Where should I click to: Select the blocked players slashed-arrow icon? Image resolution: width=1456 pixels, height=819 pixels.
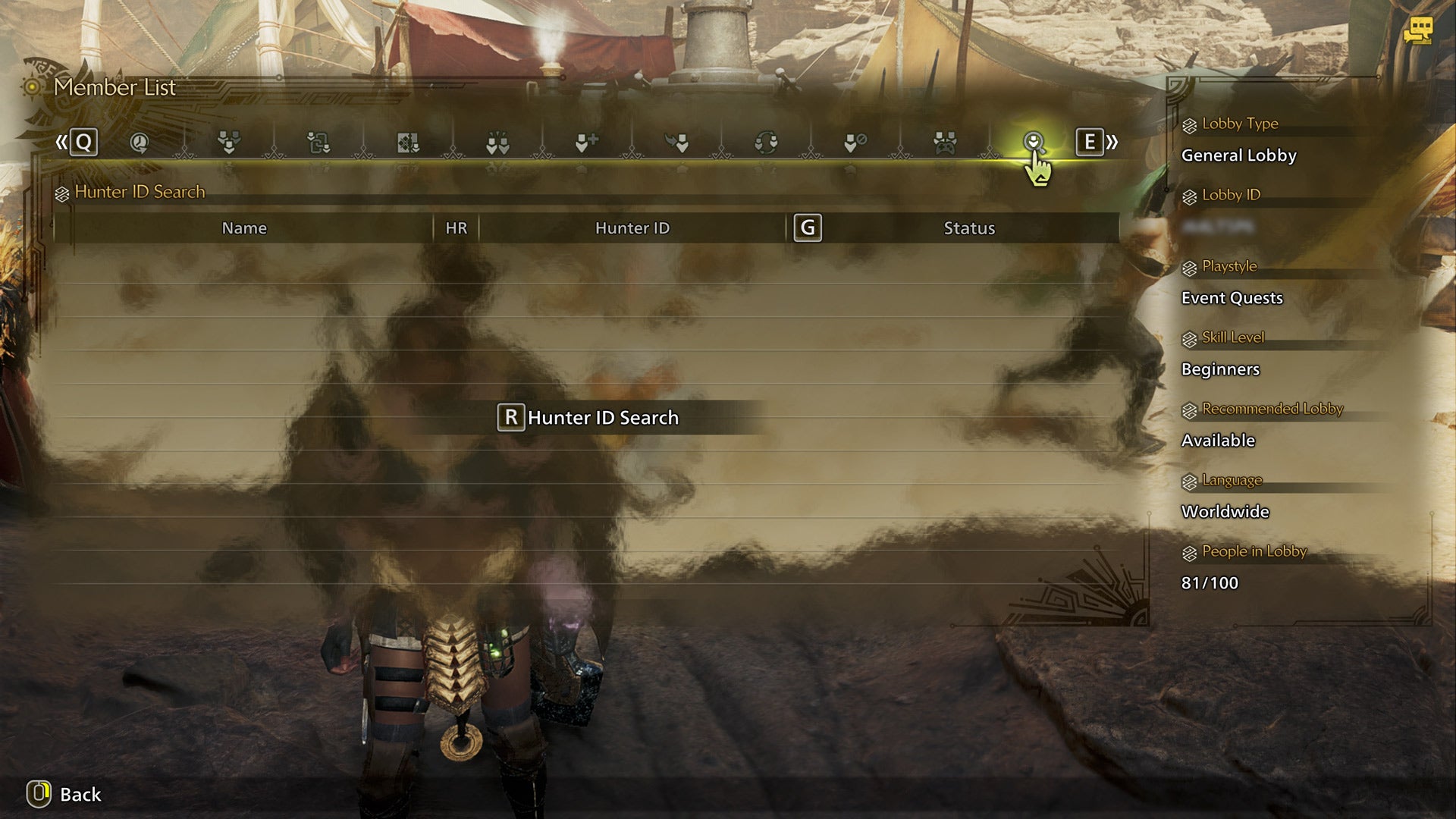coord(855,143)
